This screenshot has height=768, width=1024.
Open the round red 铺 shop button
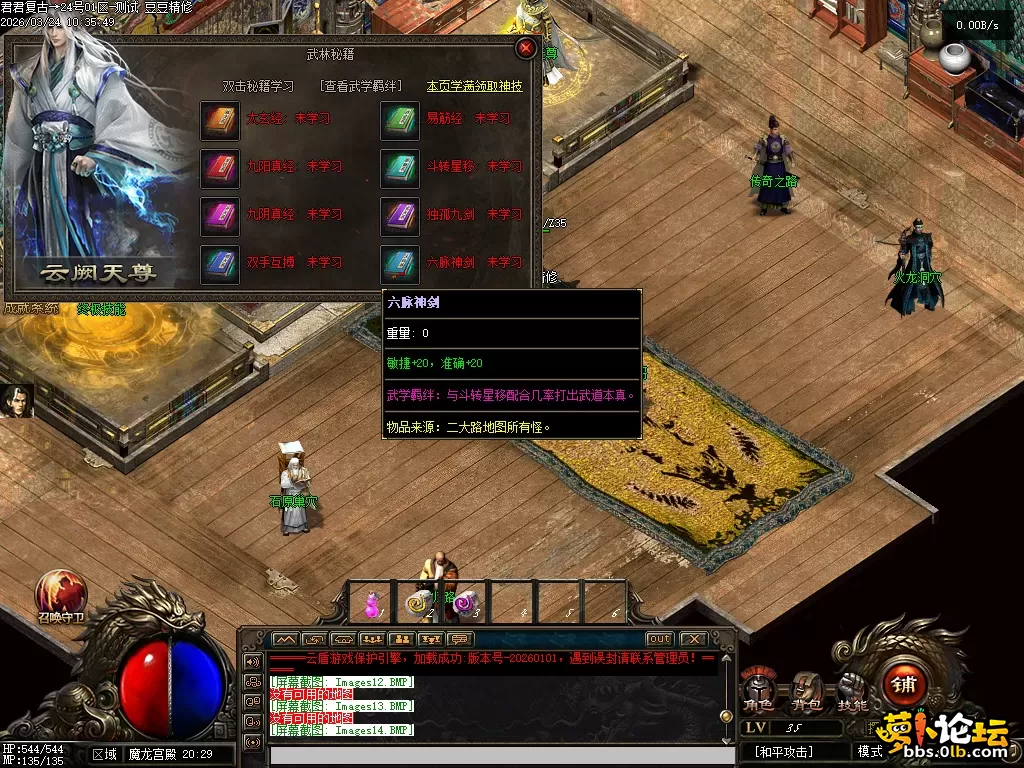(905, 685)
